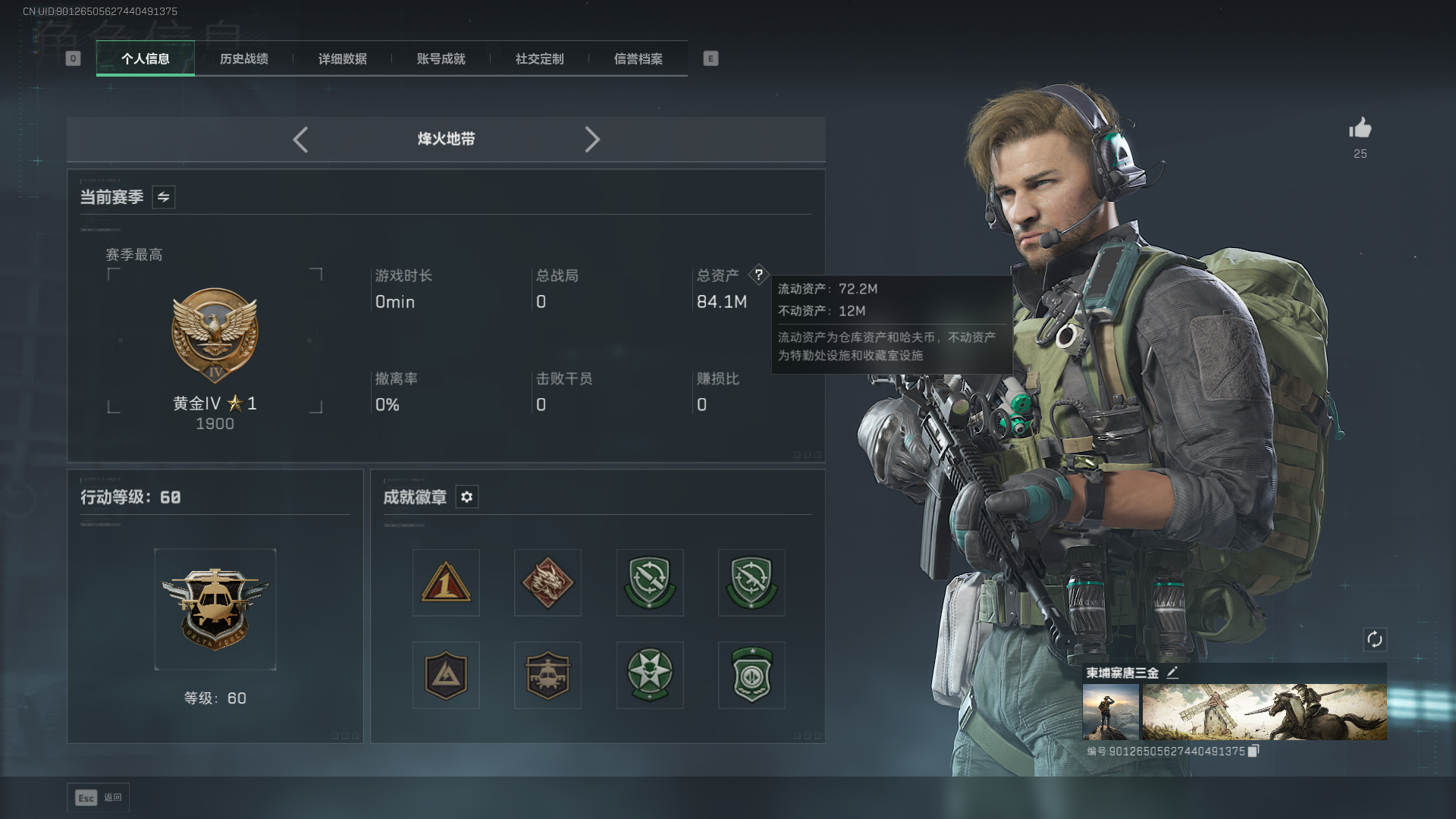Show the 信誉档案 tab

(x=638, y=59)
